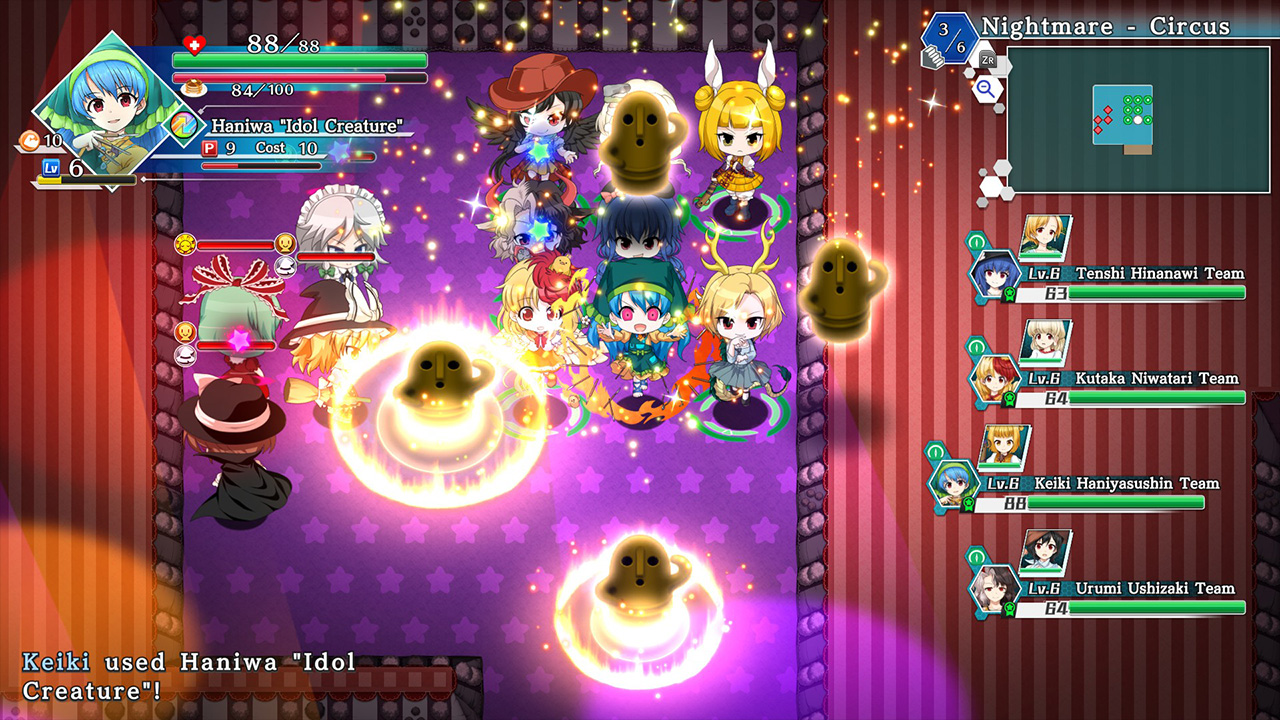Select the Nightmare - Circus title header
Image resolution: width=1280 pixels, height=720 pixels.
coord(1105,27)
